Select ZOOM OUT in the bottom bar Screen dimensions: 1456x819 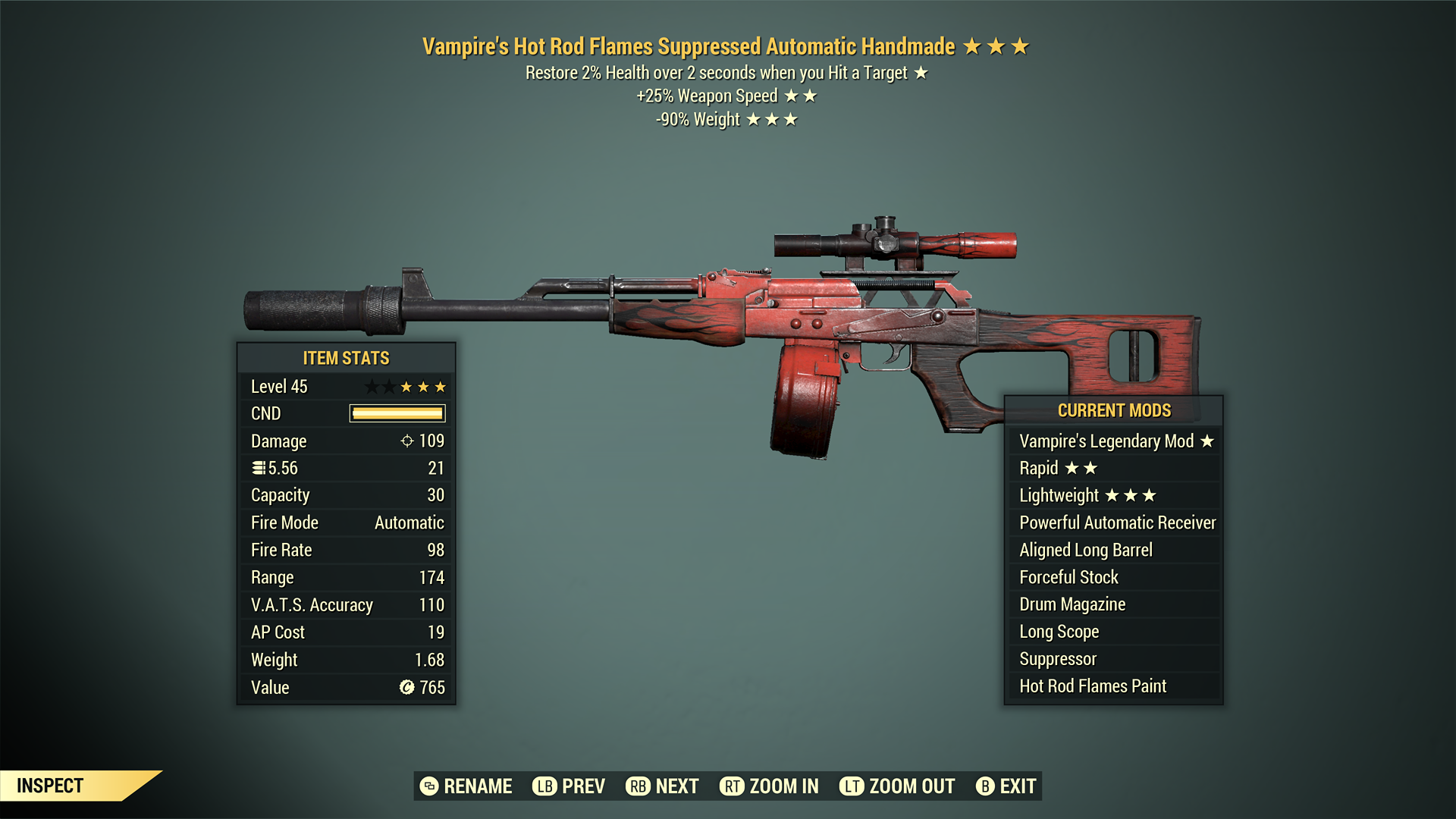(897, 786)
